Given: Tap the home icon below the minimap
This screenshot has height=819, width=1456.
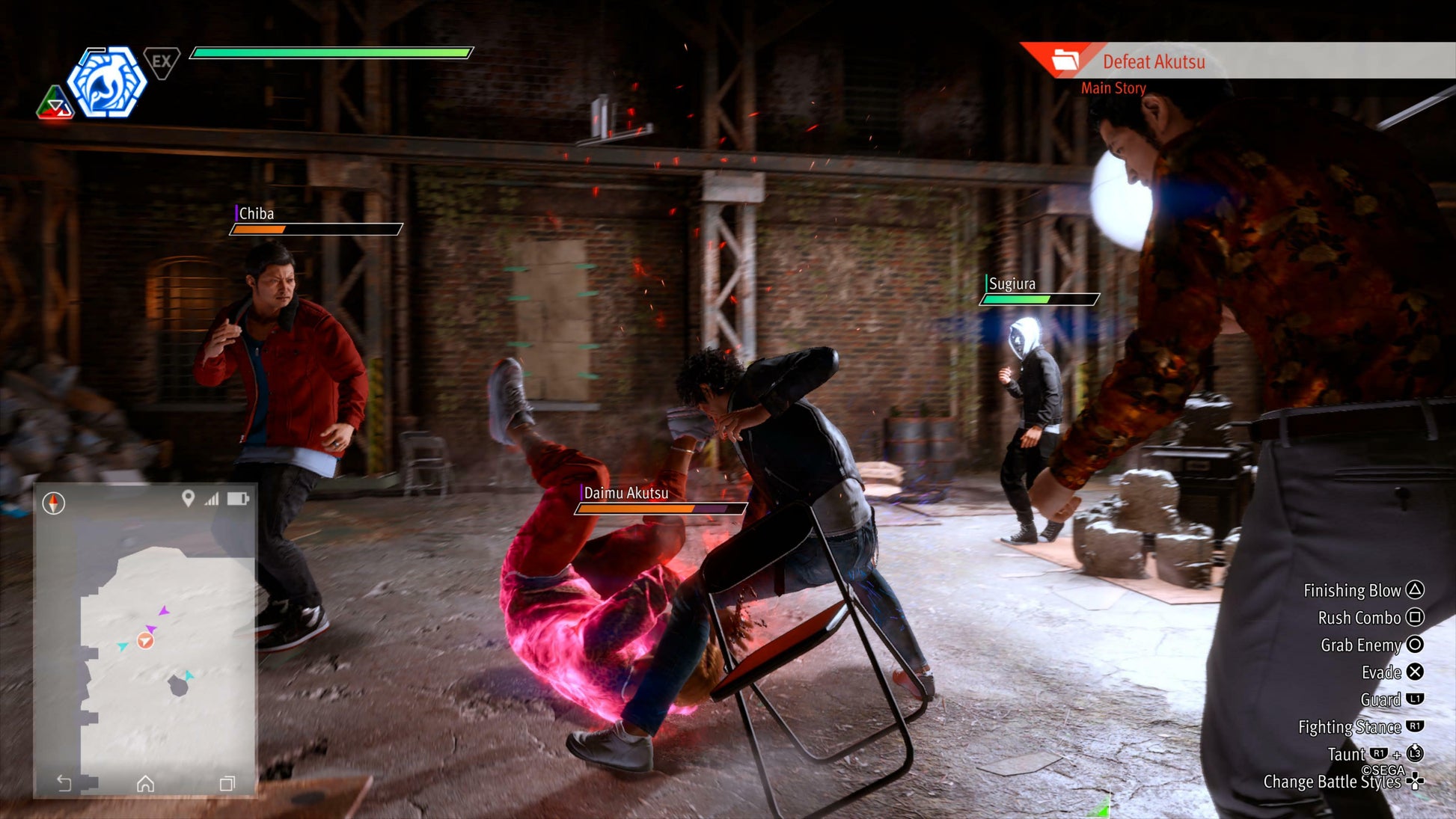Looking at the screenshot, I should point(145,783).
